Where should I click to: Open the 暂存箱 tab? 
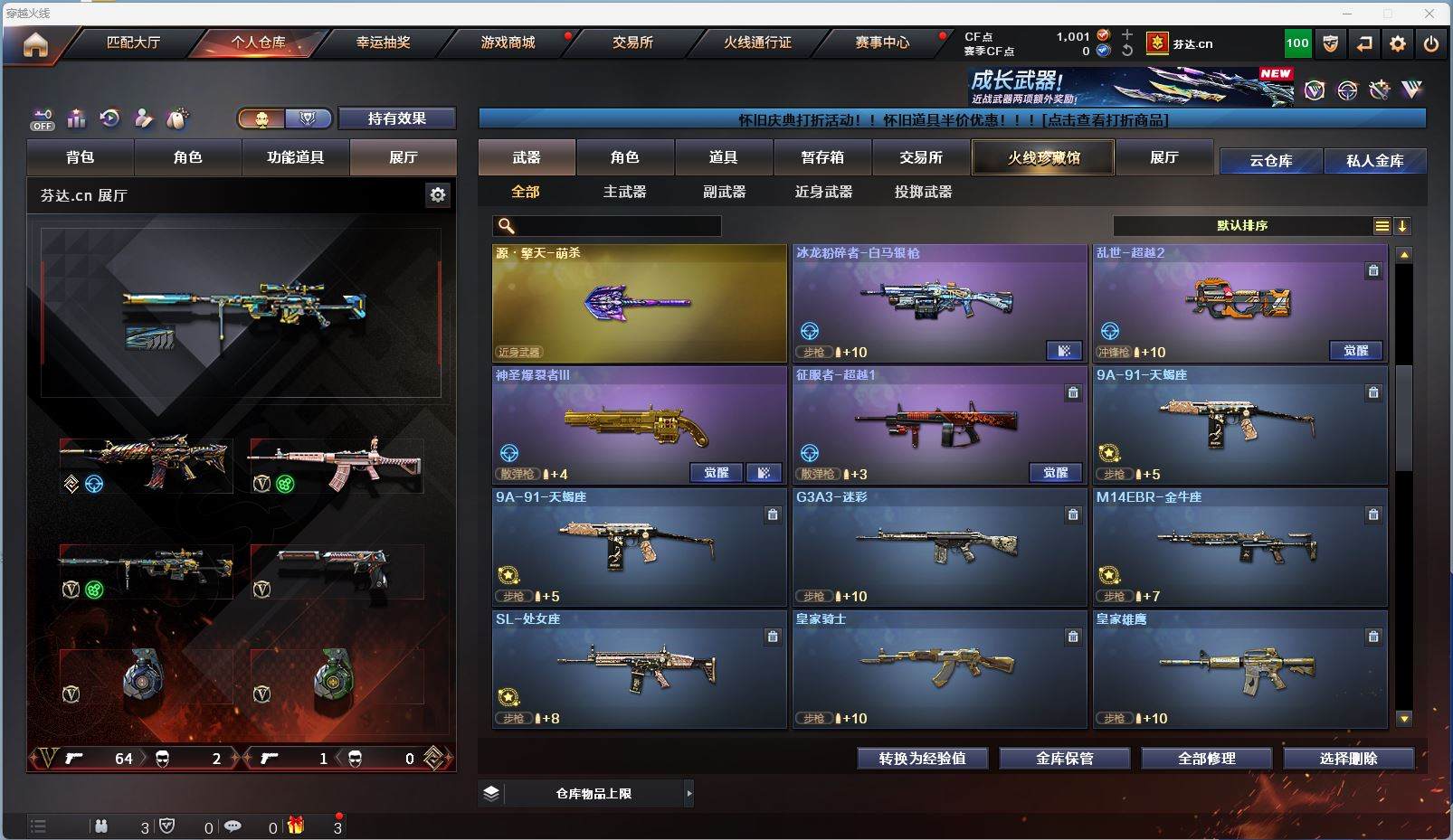[822, 157]
